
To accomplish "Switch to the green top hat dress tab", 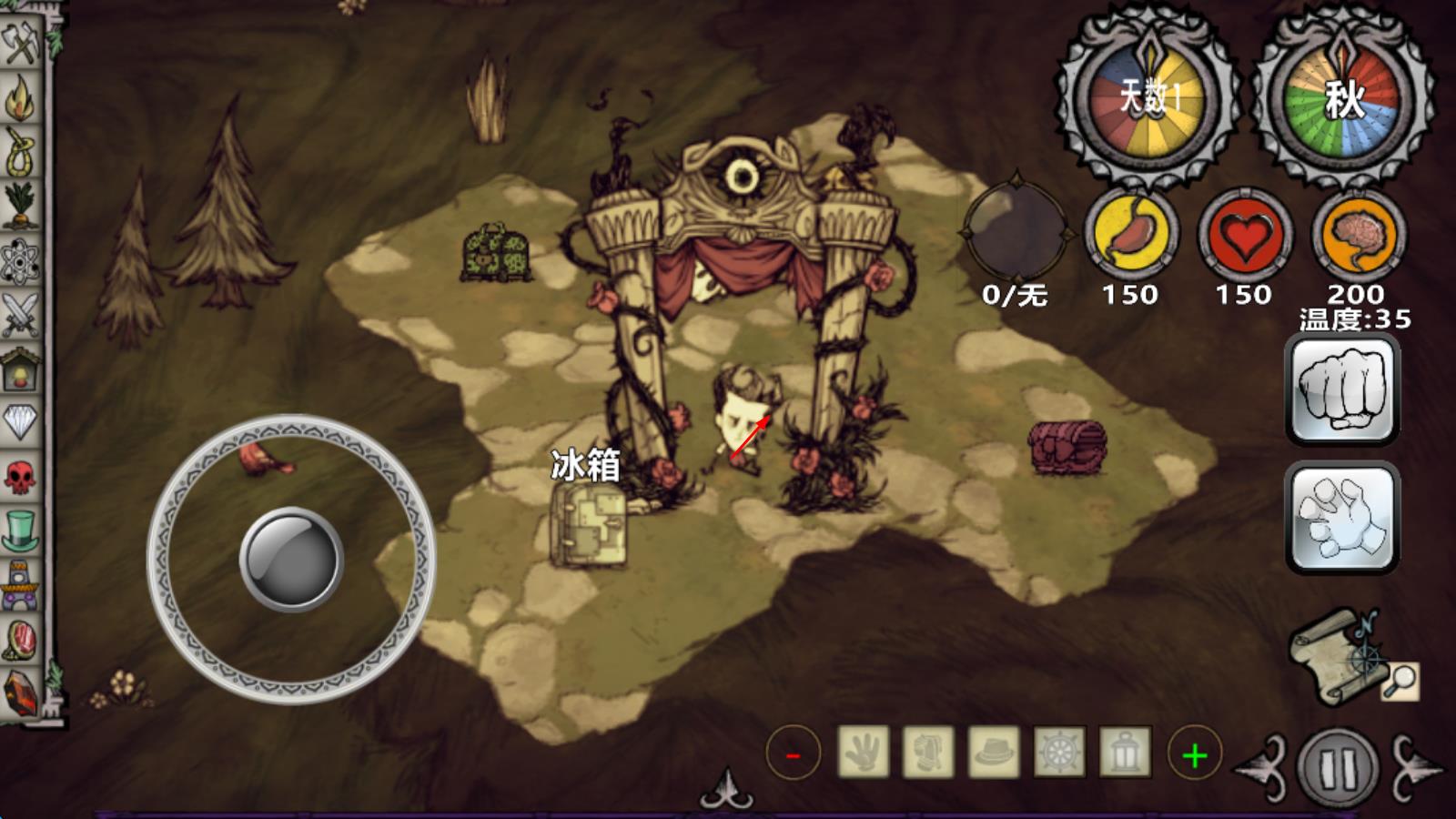I will 20,530.
